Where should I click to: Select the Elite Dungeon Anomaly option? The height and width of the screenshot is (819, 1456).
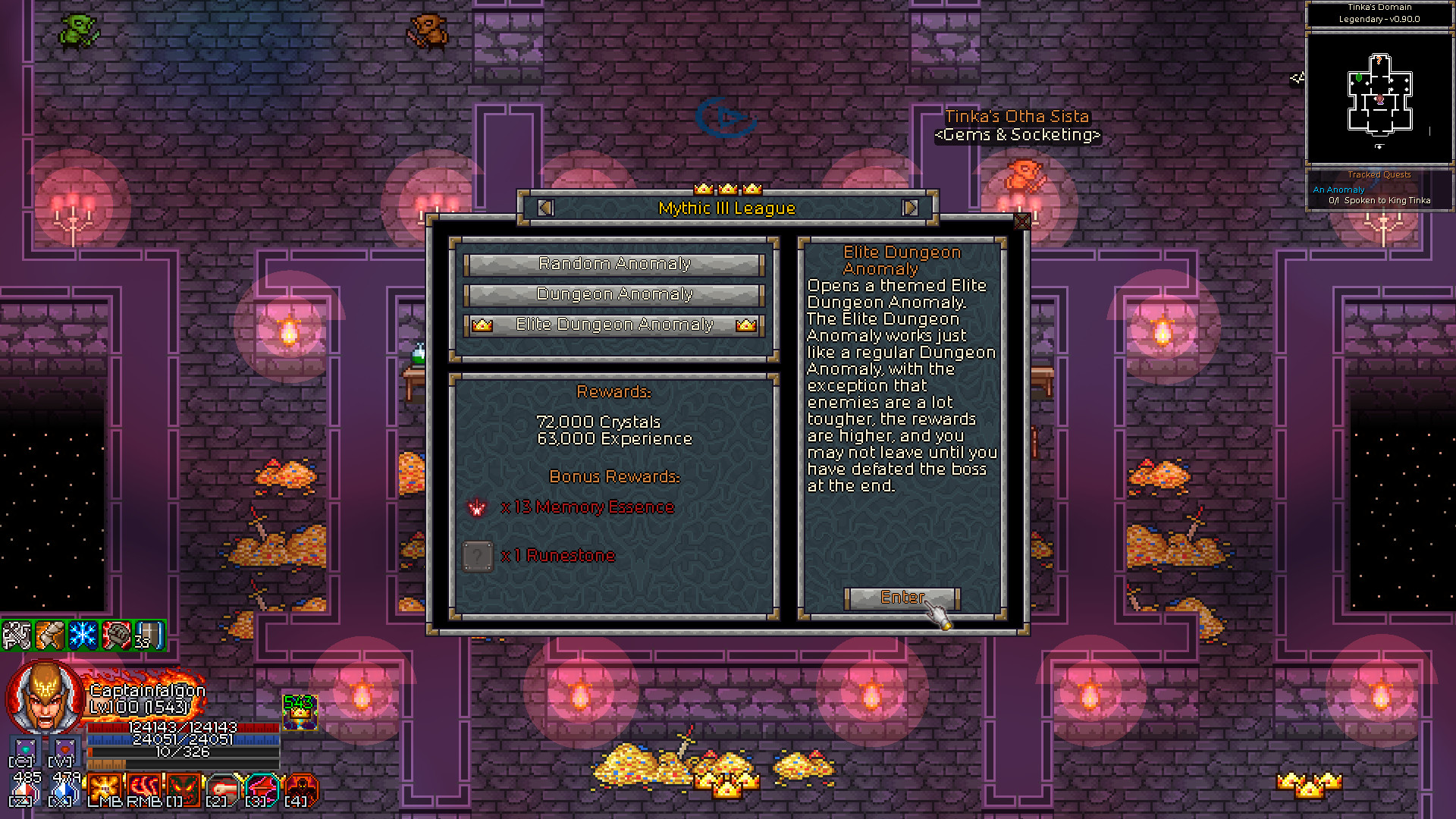click(x=614, y=324)
